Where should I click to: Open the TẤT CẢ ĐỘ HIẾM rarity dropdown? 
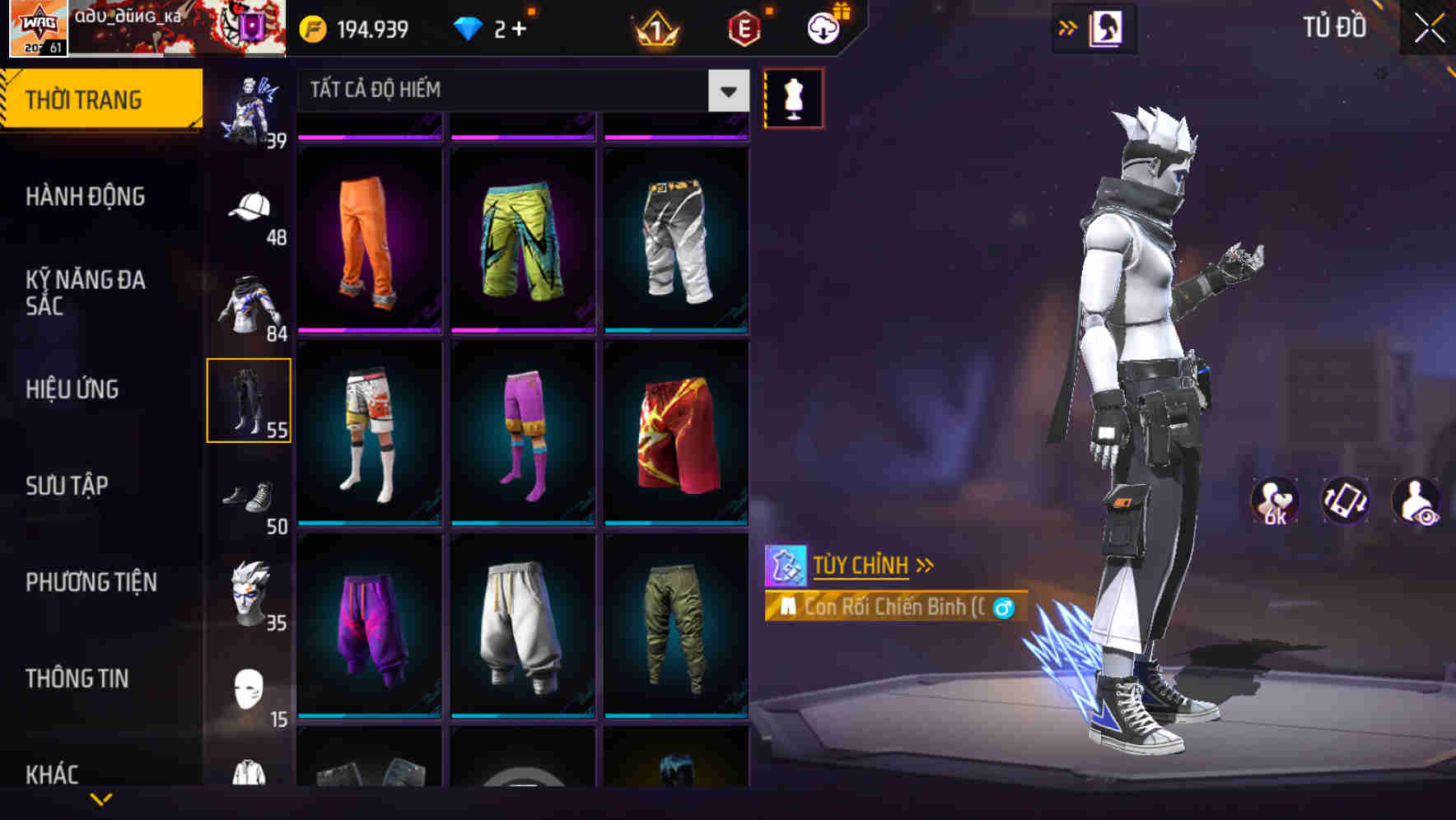pos(519,91)
